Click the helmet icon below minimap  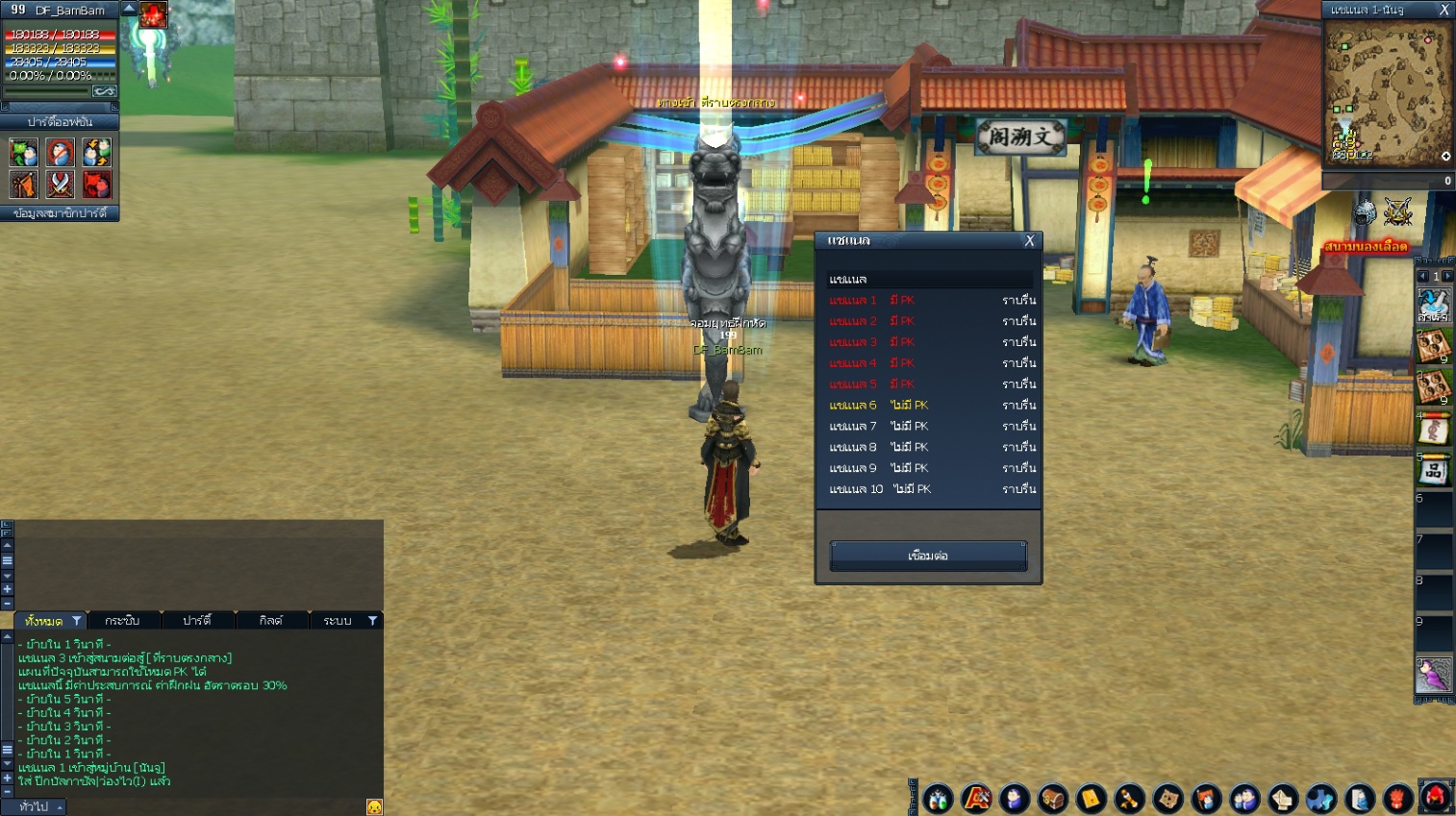(1365, 213)
